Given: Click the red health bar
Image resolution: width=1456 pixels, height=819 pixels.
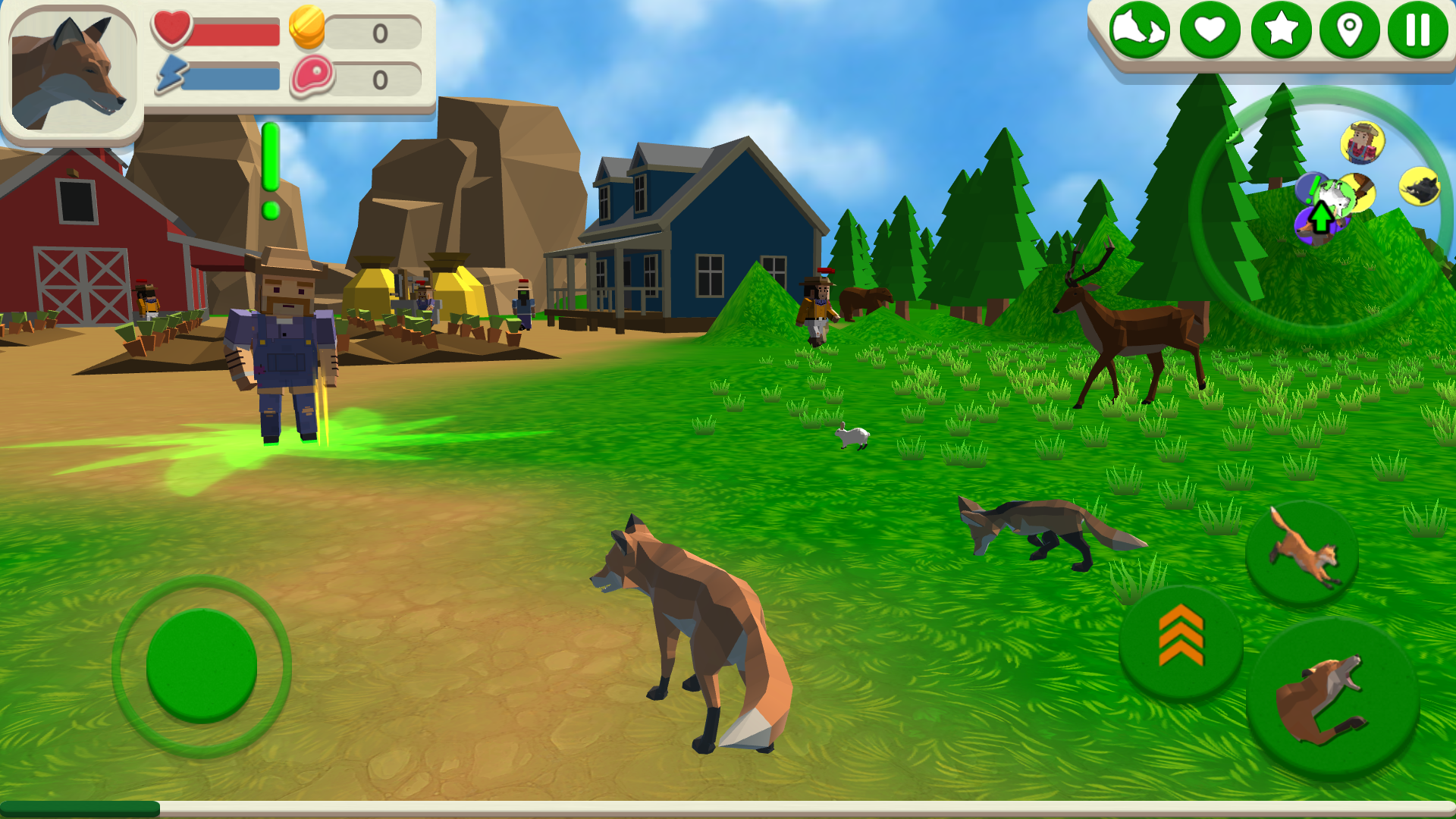Looking at the screenshot, I should tap(235, 31).
